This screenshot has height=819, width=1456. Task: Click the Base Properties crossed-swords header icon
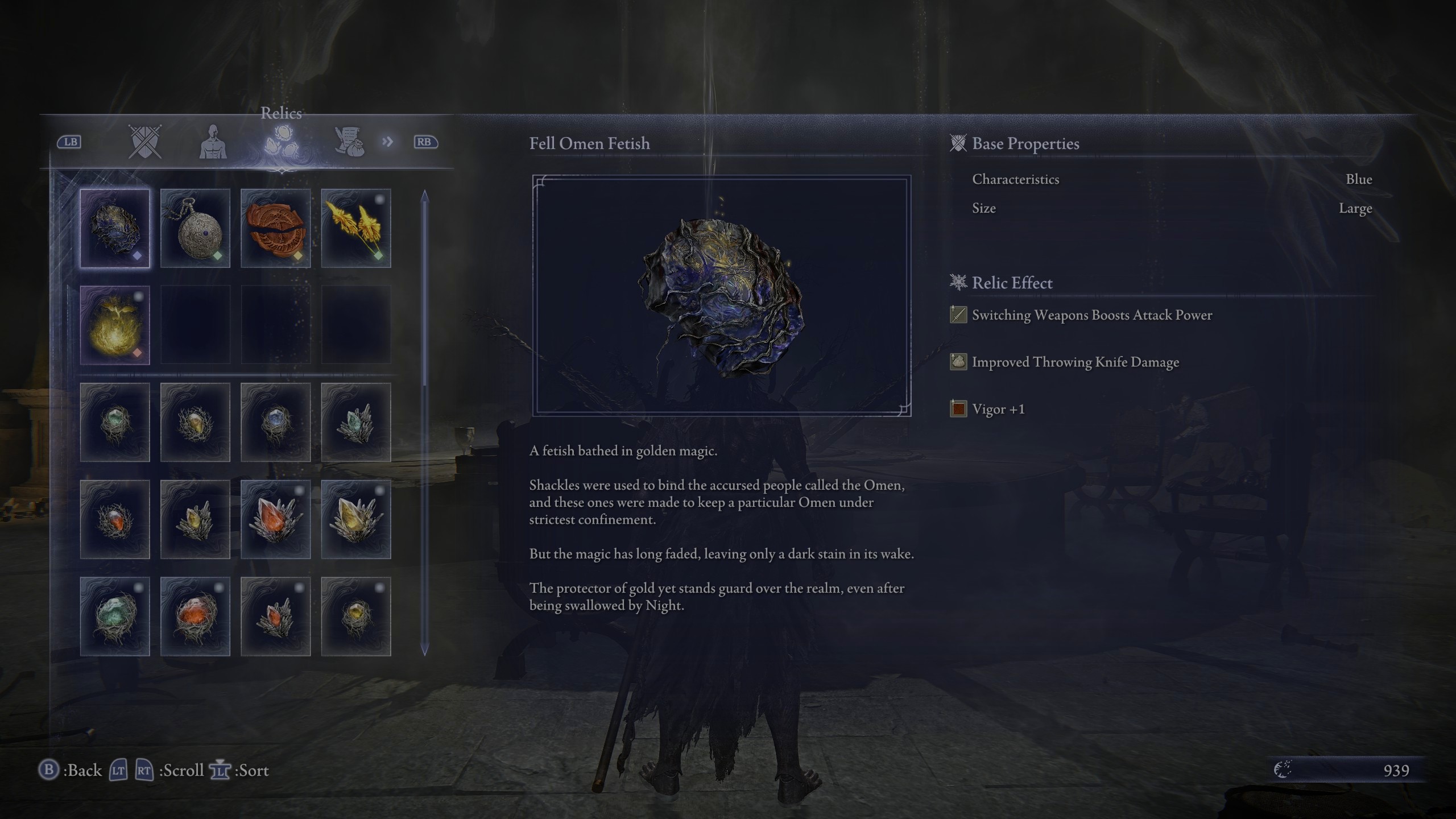click(958, 143)
